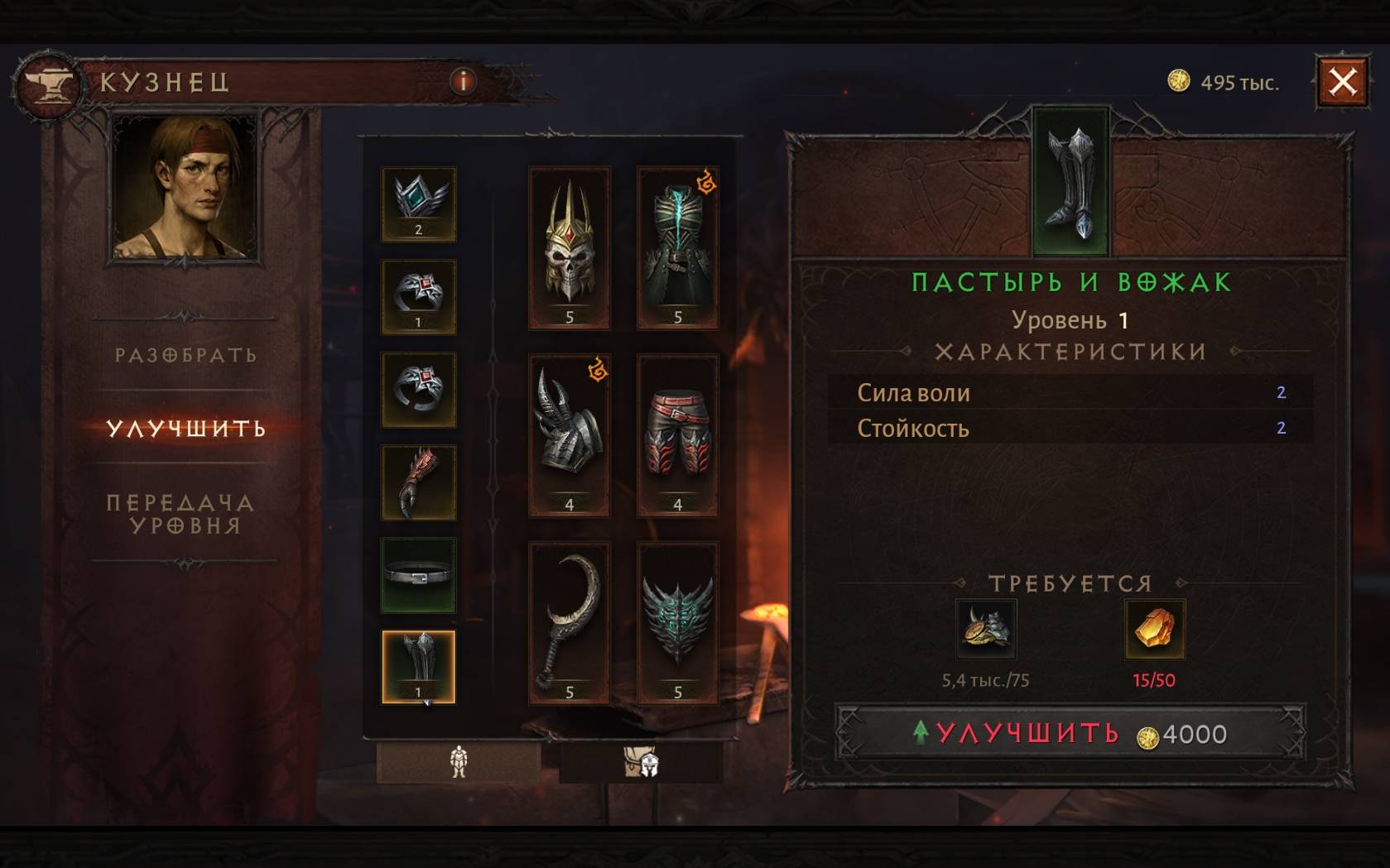This screenshot has width=1390, height=868.
Task: Confirm upgrade for 4000 gold
Action: [x=1070, y=733]
